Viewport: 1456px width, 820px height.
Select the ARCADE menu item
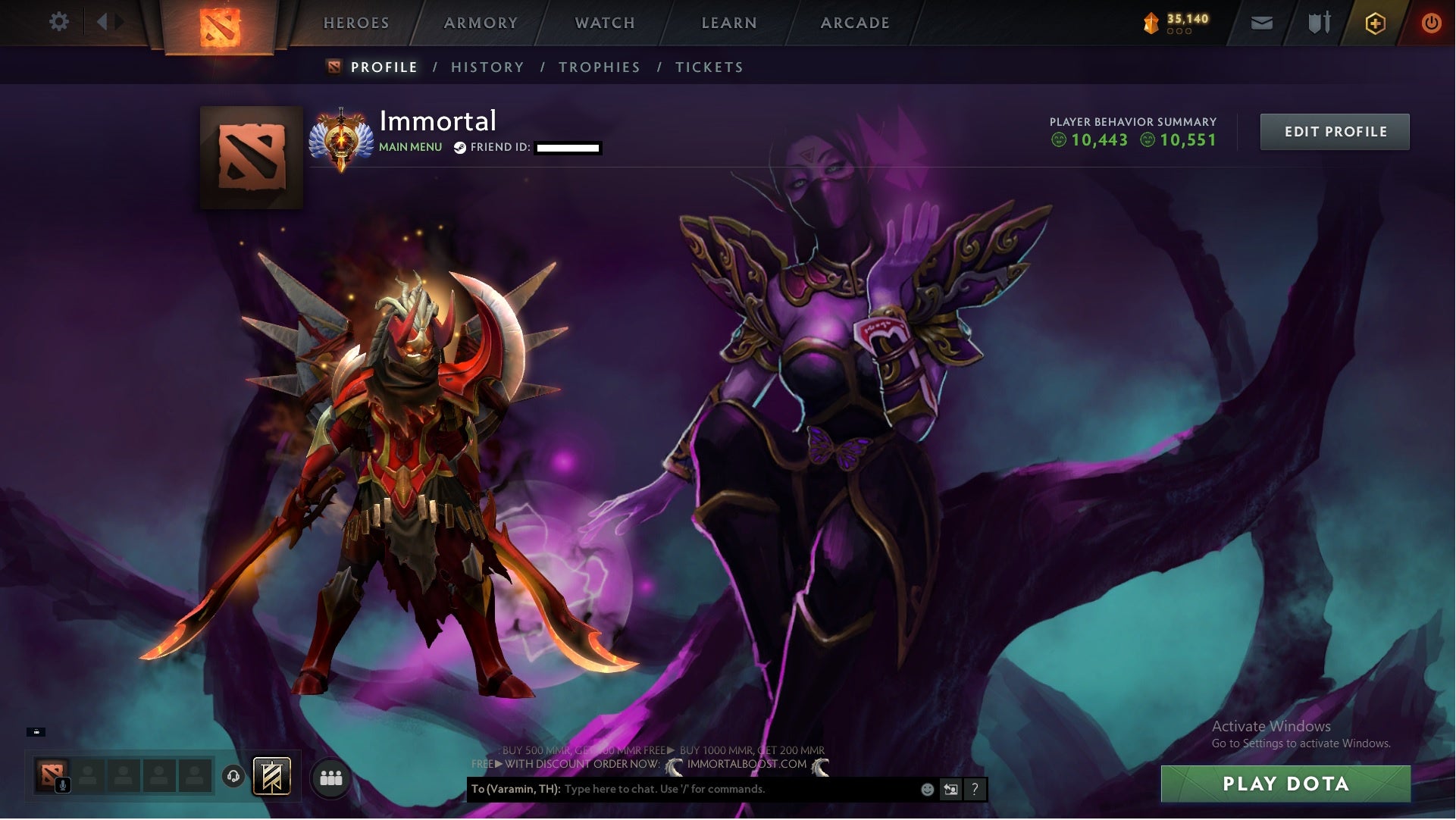(855, 22)
